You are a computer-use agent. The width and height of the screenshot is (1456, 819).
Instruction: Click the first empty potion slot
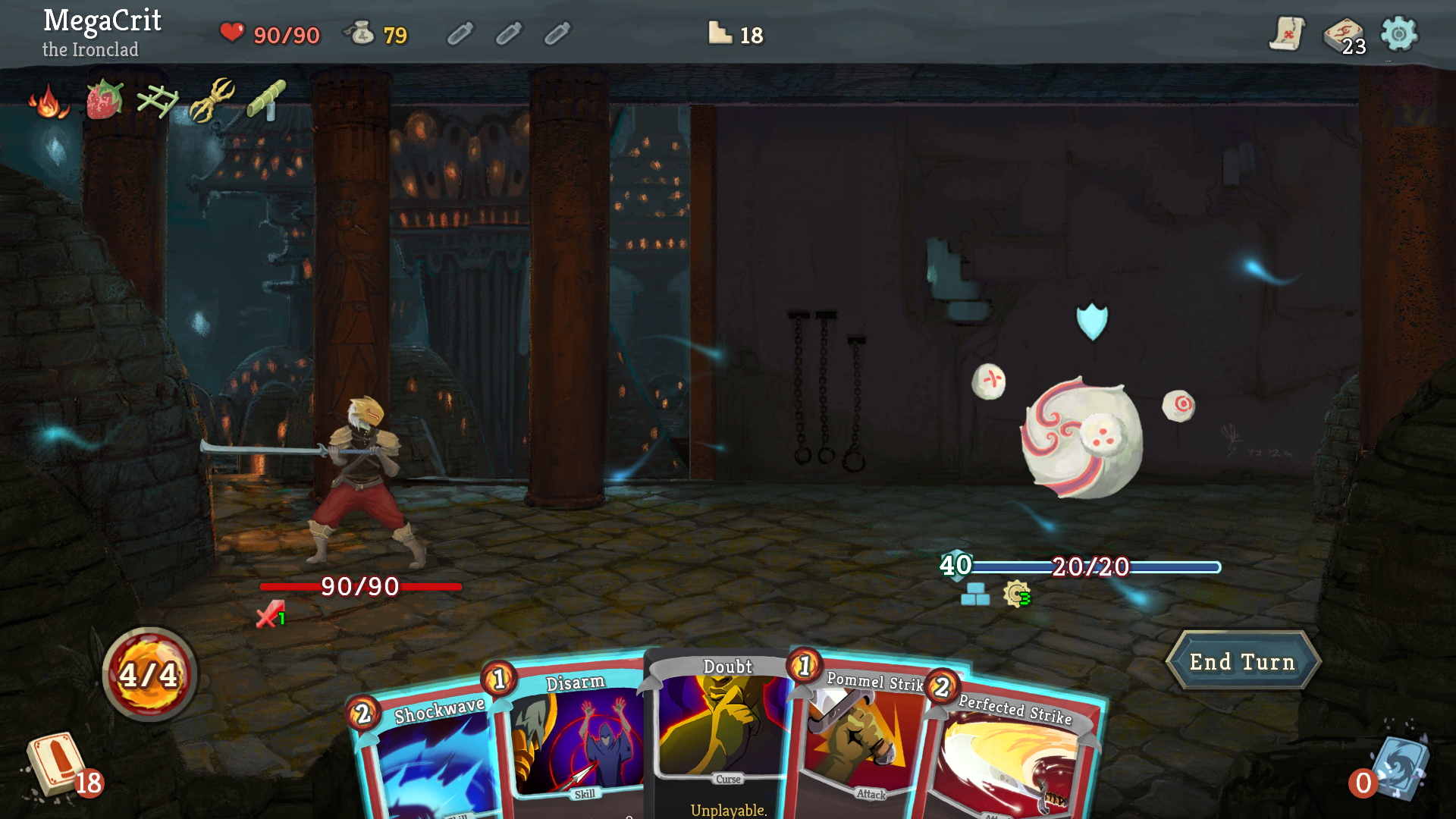[x=460, y=33]
